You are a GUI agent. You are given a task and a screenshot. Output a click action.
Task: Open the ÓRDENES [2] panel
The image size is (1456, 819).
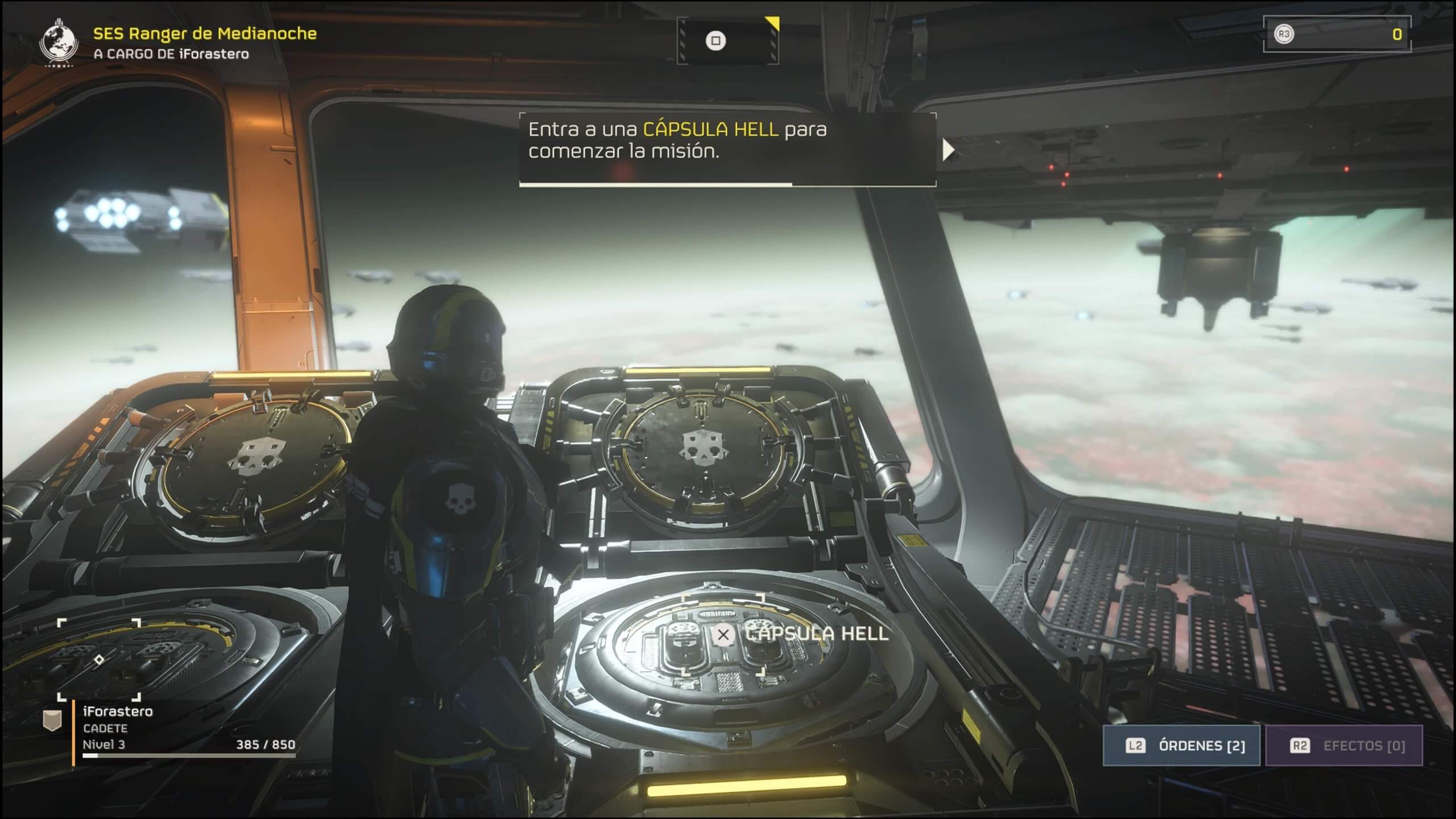click(x=1182, y=746)
